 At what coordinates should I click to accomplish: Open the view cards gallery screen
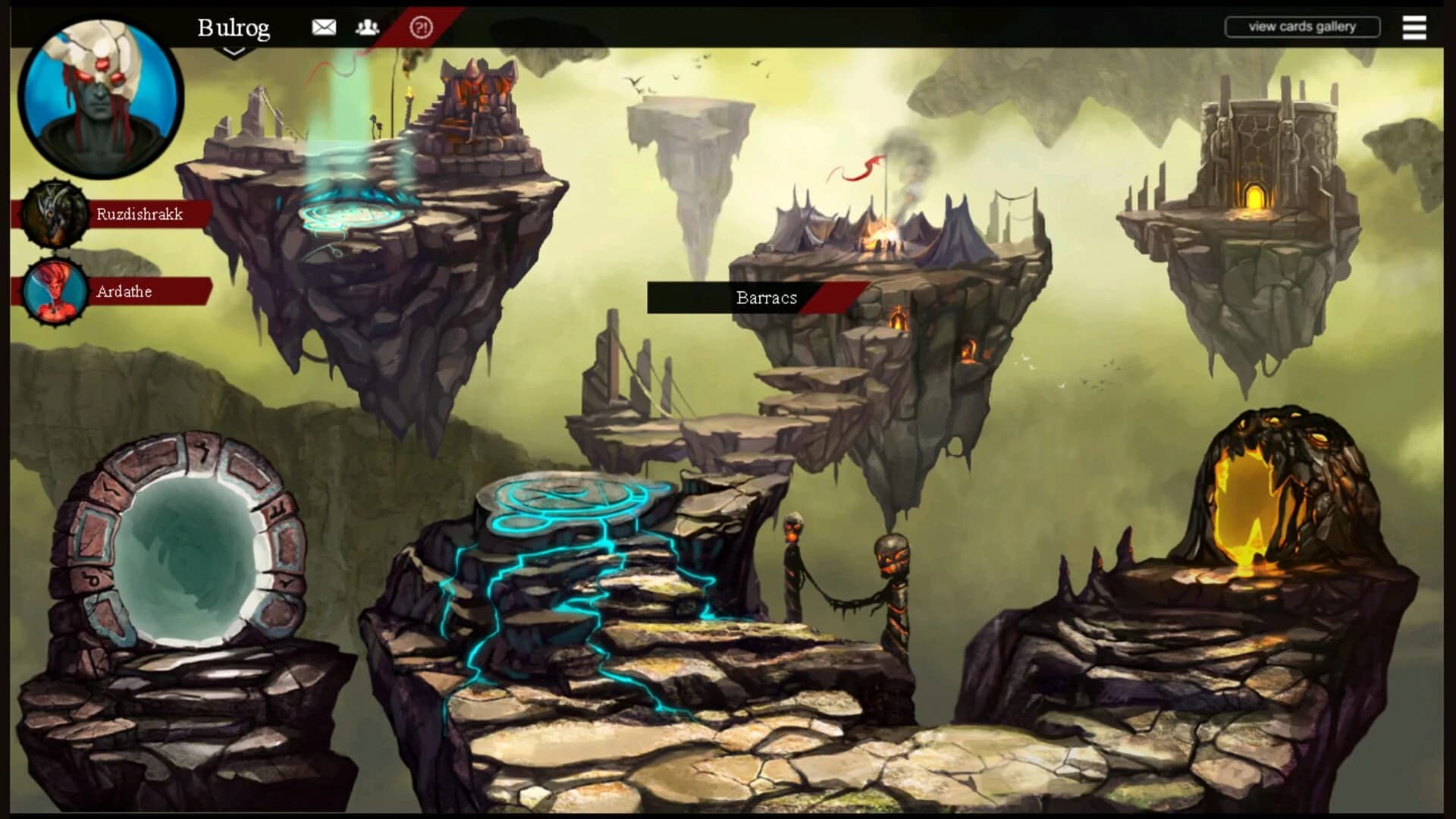[x=1303, y=26]
